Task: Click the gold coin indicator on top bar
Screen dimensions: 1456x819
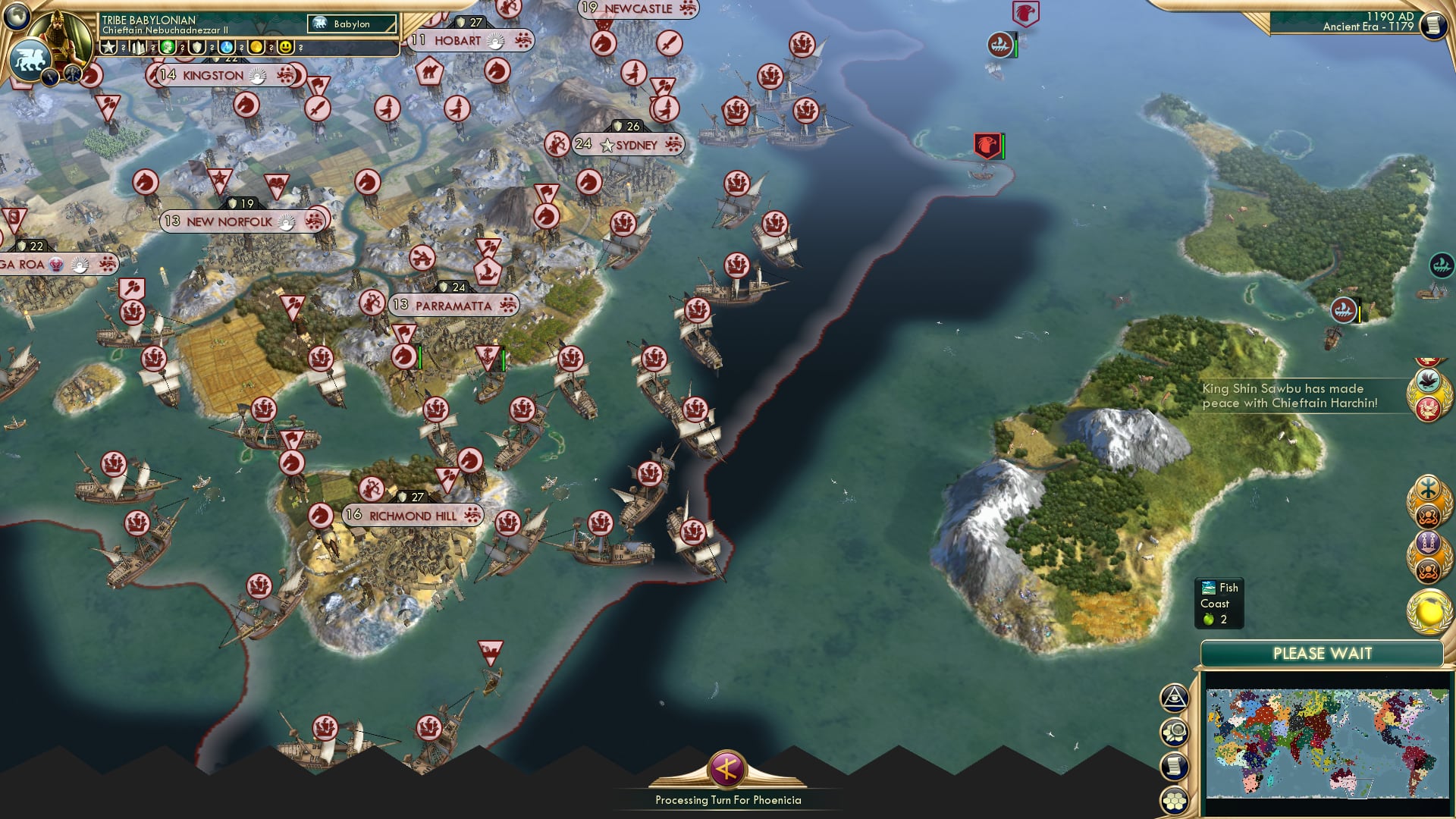Action: click(256, 46)
